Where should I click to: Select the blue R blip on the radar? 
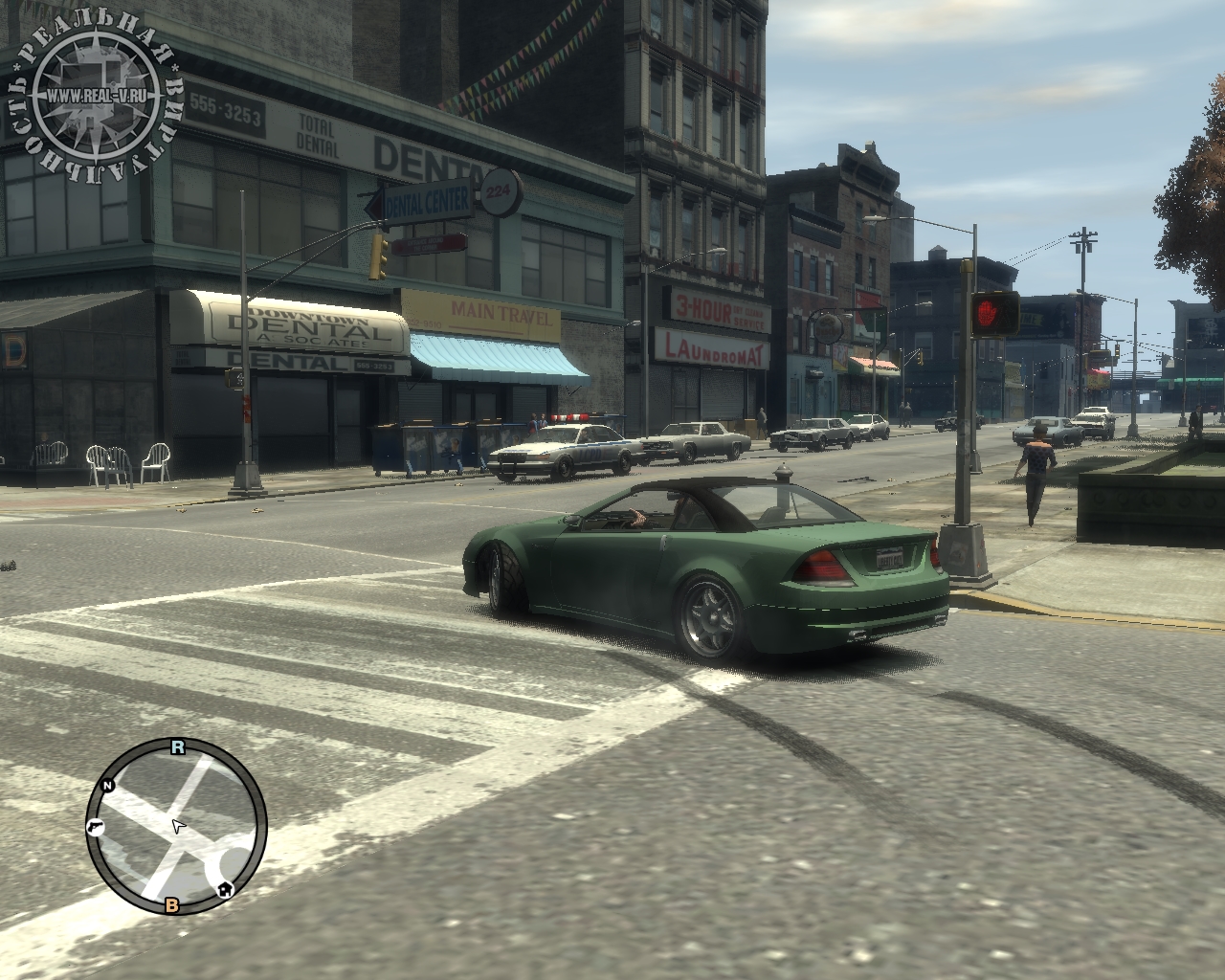pyautogui.click(x=177, y=747)
